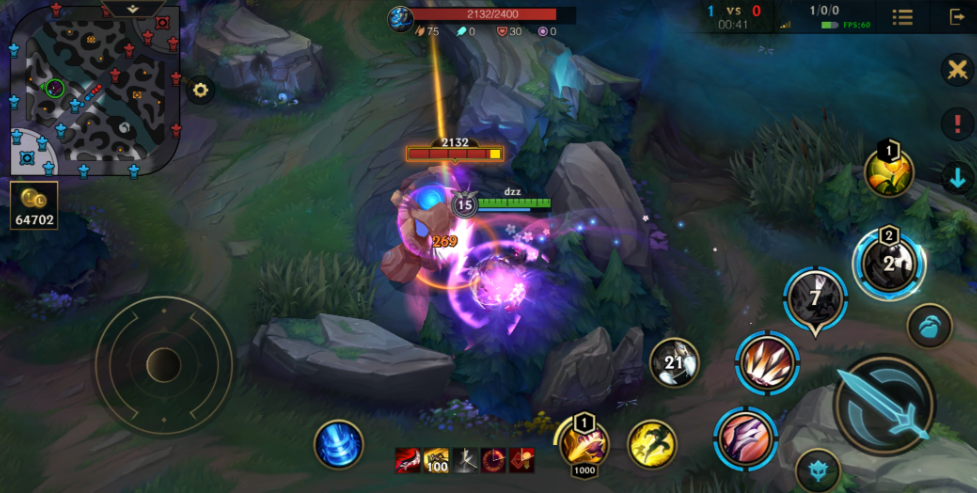Open the scoreboard list icon
Image resolution: width=977 pixels, height=493 pixels.
pyautogui.click(x=902, y=17)
